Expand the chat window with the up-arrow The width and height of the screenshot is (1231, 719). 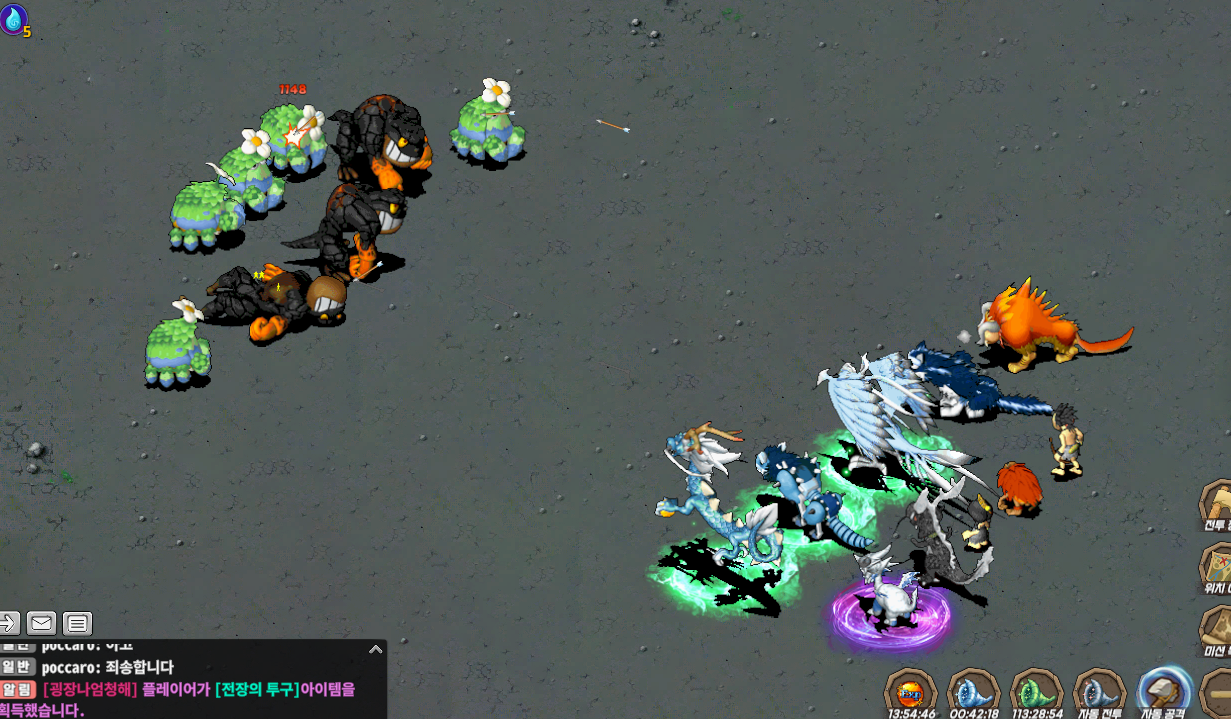click(375, 649)
